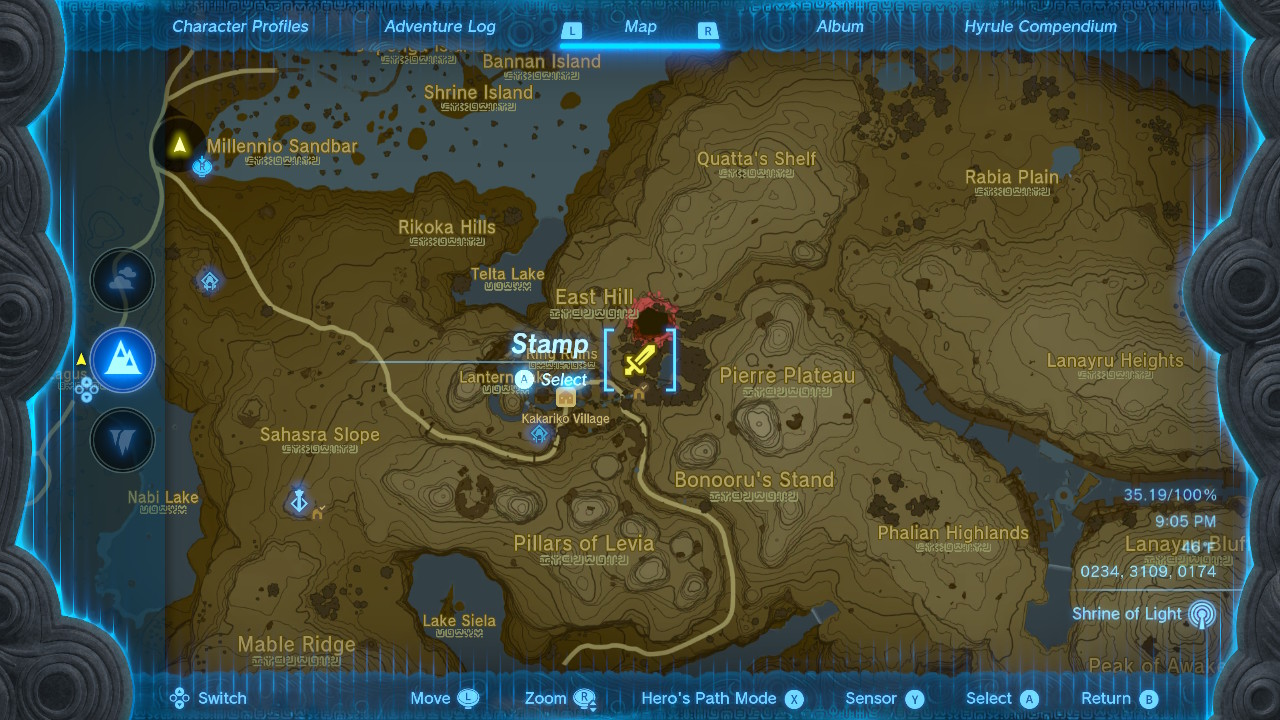This screenshot has width=1280, height=720.
Task: Select the Map tab
Action: pos(640,27)
